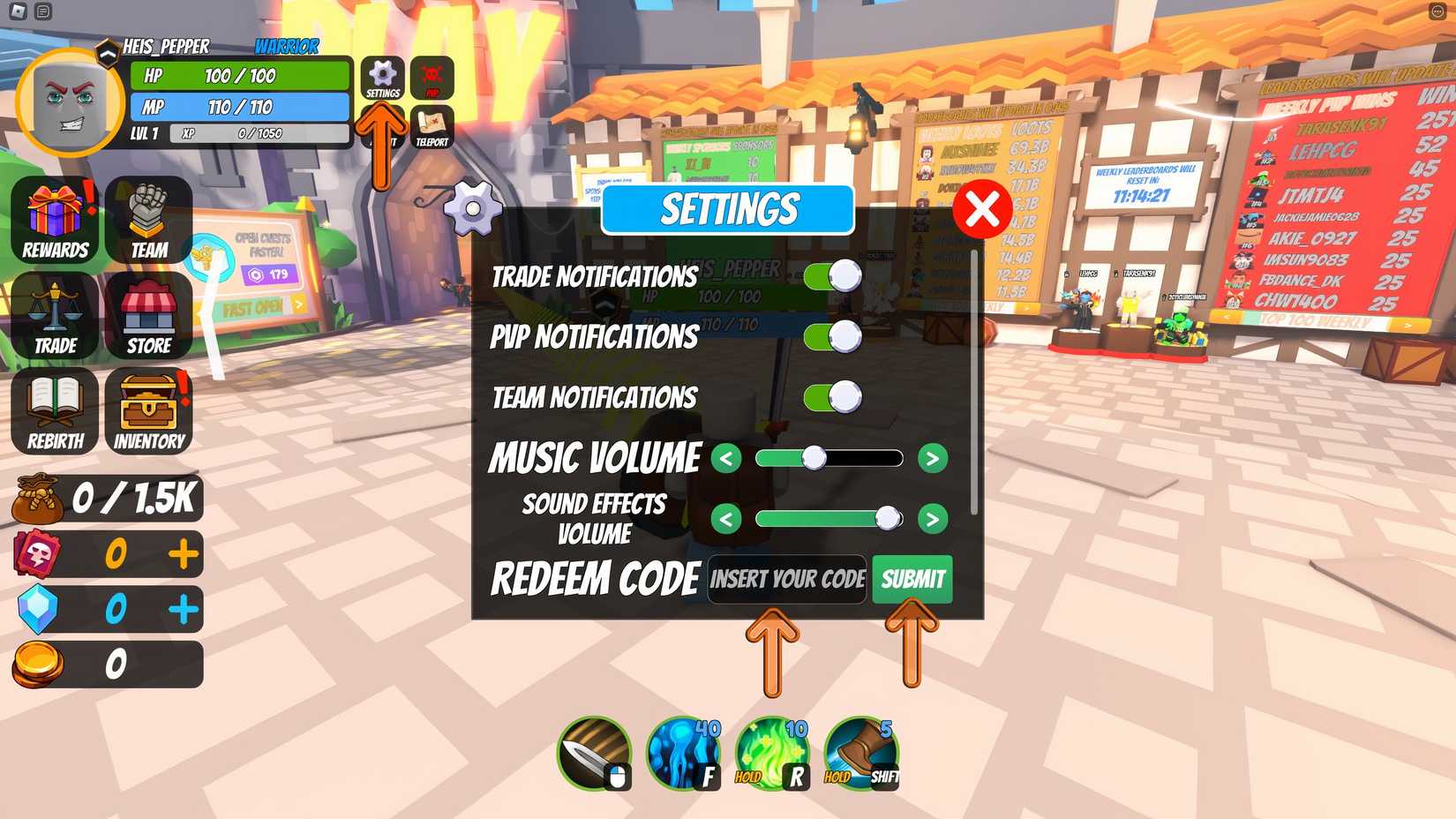Viewport: 1456px width, 819px height.
Task: Decrease music volume with the left arrow
Action: [x=725, y=459]
